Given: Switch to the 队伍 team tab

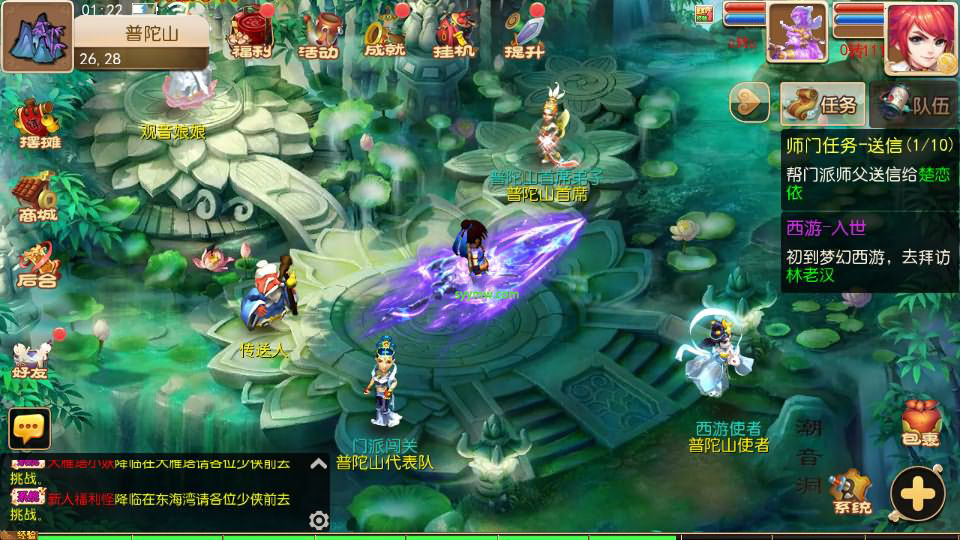Looking at the screenshot, I should pyautogui.click(x=914, y=103).
